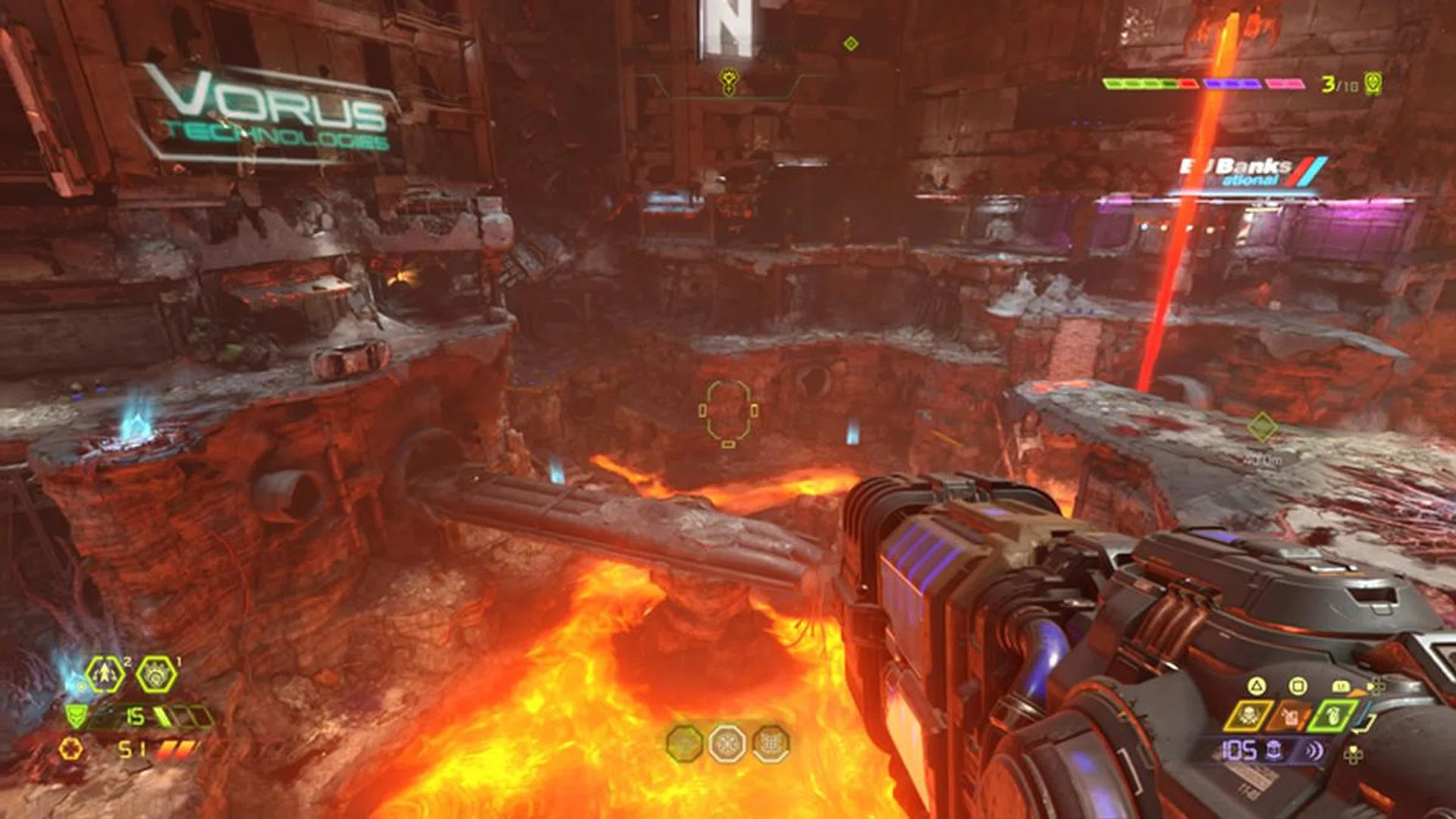Image resolution: width=1456 pixels, height=819 pixels.
Task: Toggle the Square button prompt indicator
Action: click(x=1297, y=686)
